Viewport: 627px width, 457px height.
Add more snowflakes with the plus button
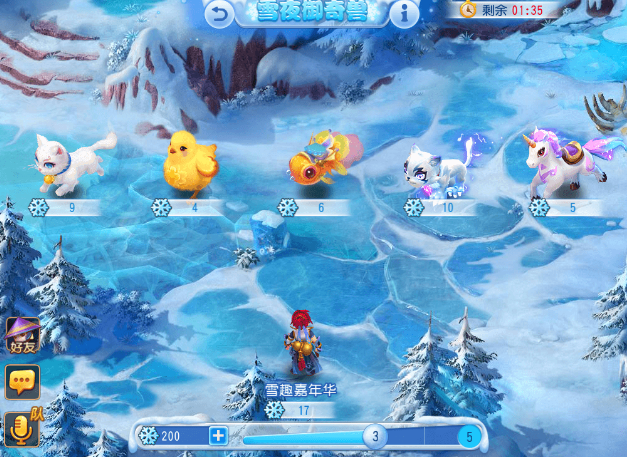218,436
